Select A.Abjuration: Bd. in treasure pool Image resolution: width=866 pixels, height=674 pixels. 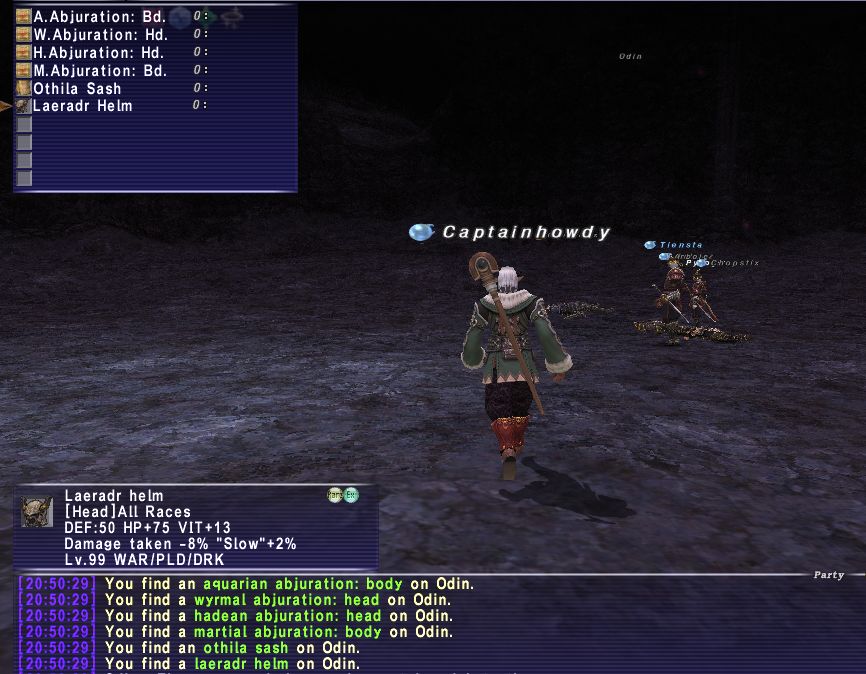pyautogui.click(x=99, y=17)
